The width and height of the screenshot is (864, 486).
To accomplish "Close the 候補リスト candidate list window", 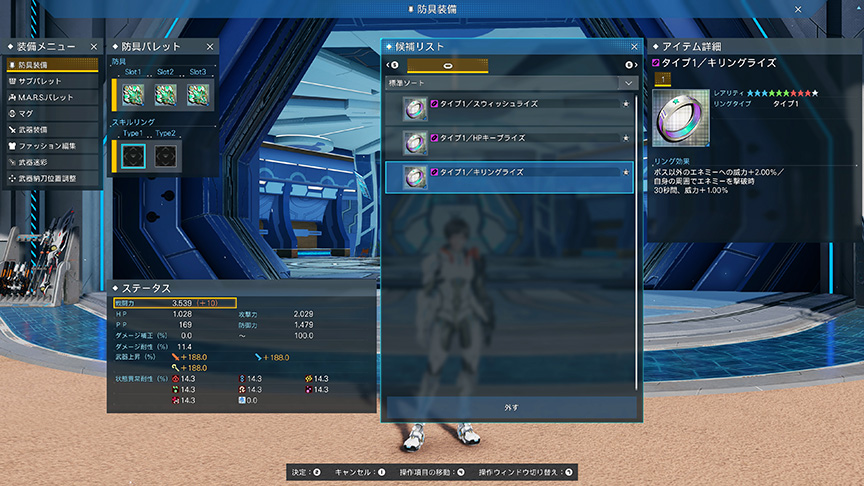I will [x=634, y=46].
